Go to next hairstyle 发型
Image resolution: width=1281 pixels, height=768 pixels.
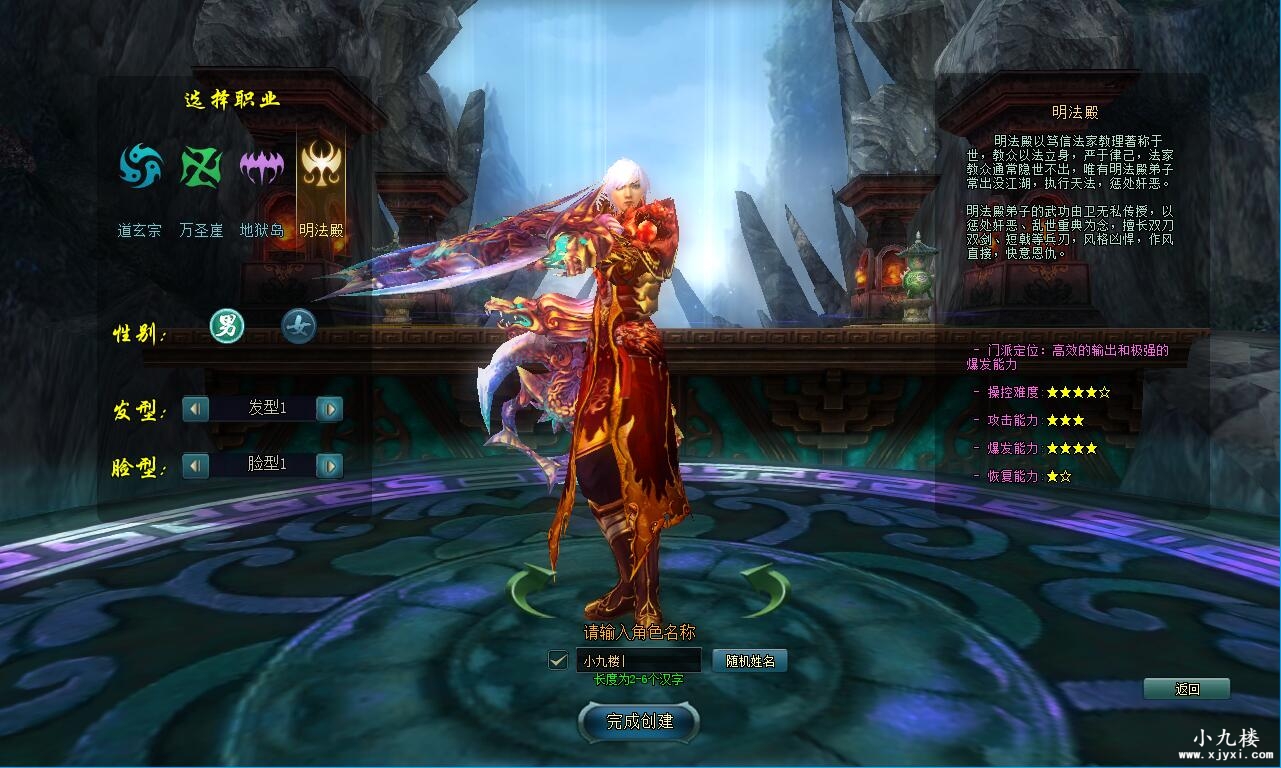point(330,408)
